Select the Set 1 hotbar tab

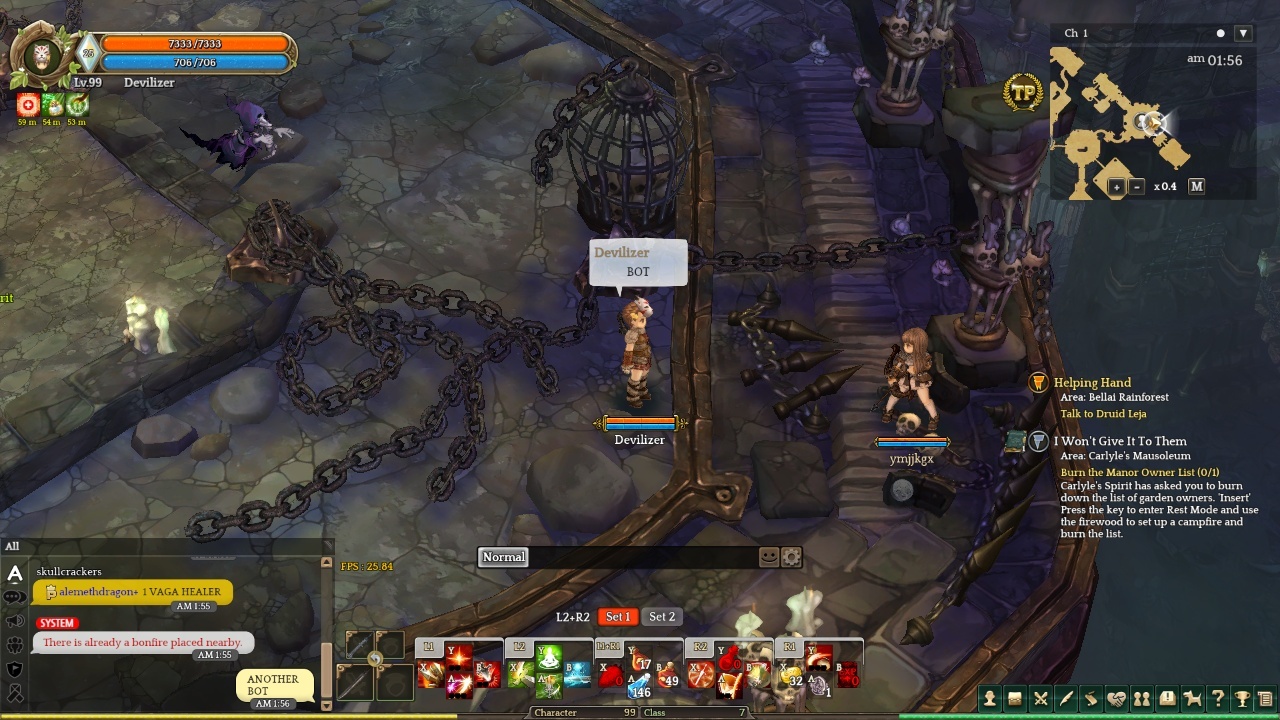[618, 617]
